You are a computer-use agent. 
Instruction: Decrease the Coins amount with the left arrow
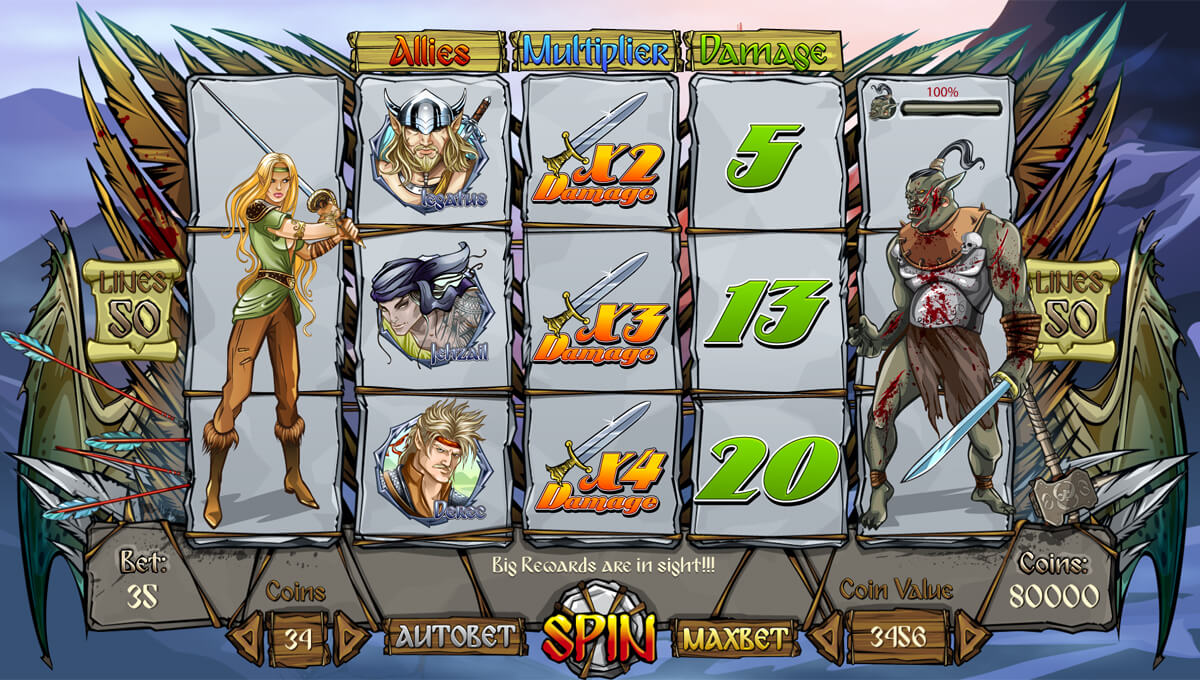pyautogui.click(x=245, y=638)
